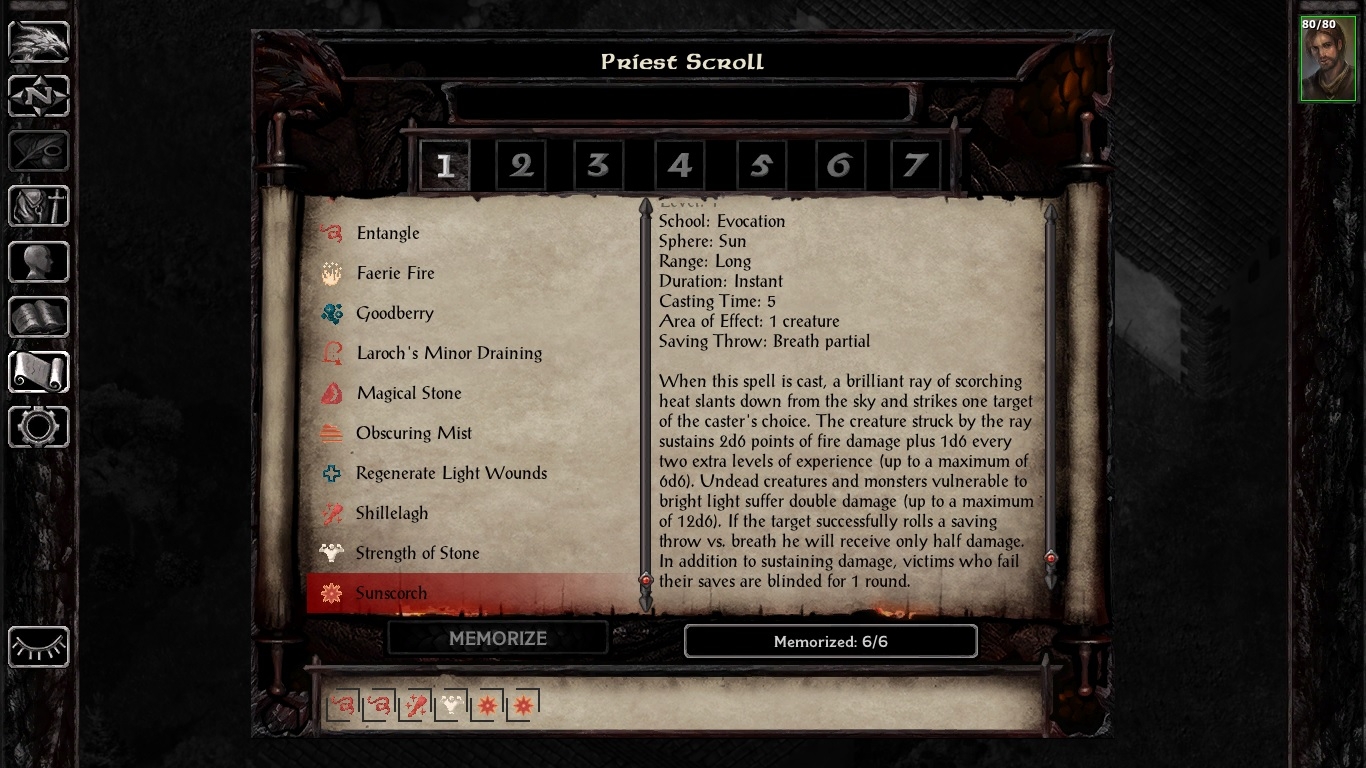
Task: Click the Faerie Fire spell icon
Action: point(331,273)
